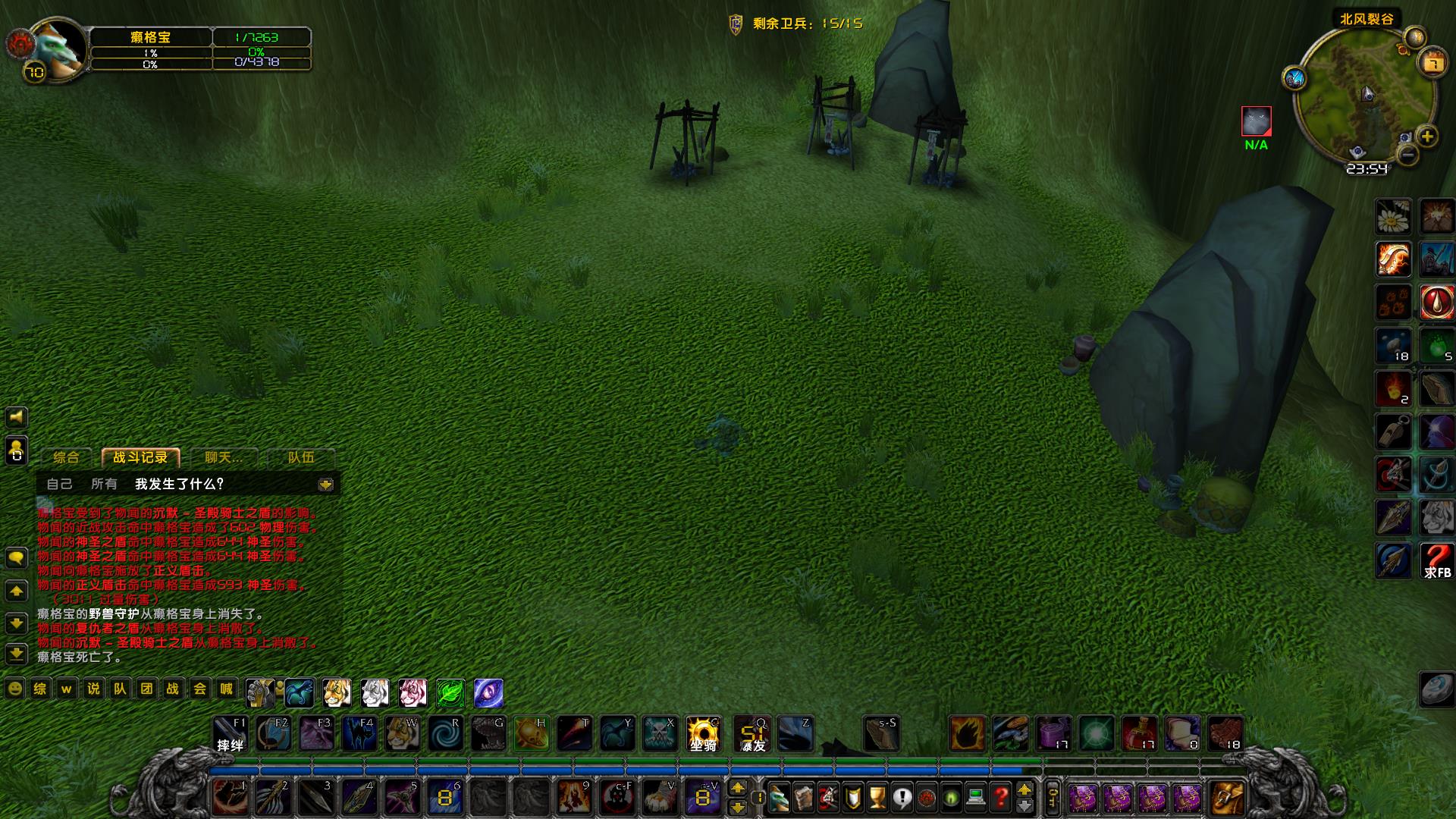
Task: Open the red question mark help button
Action: 1001,798
